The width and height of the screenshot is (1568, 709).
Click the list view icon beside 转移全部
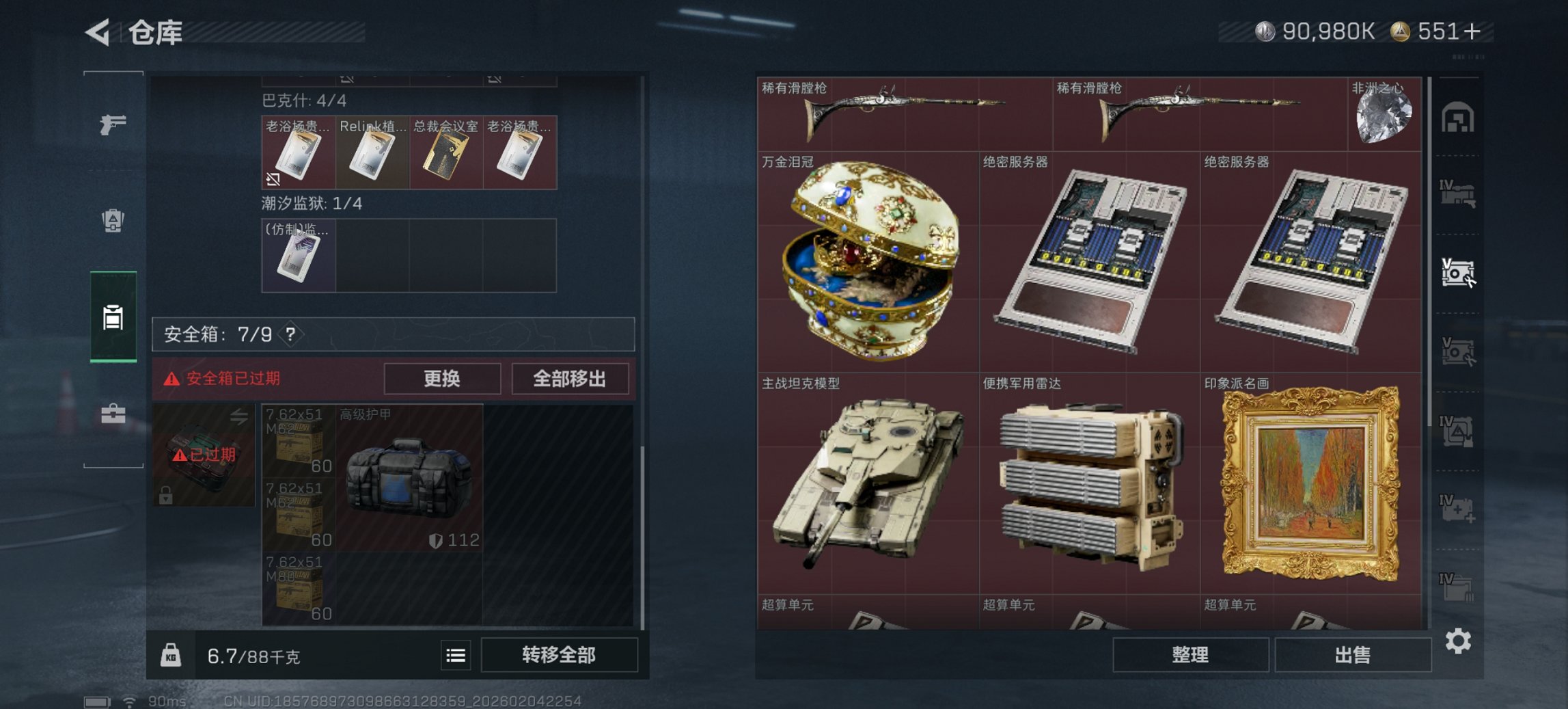(x=456, y=655)
